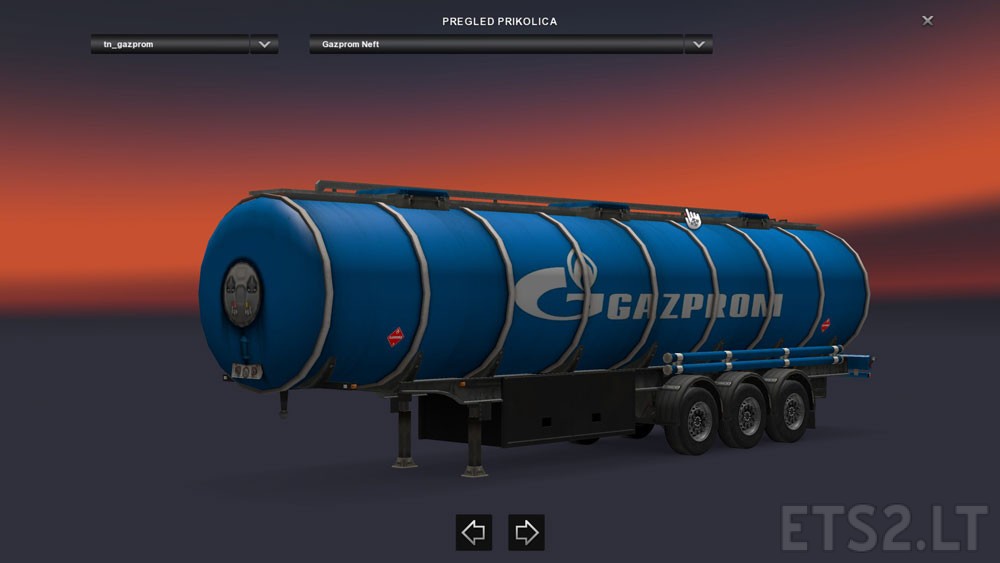Show the next trailer with right arrow
Viewport: 1000px width, 563px height.
pos(526,532)
